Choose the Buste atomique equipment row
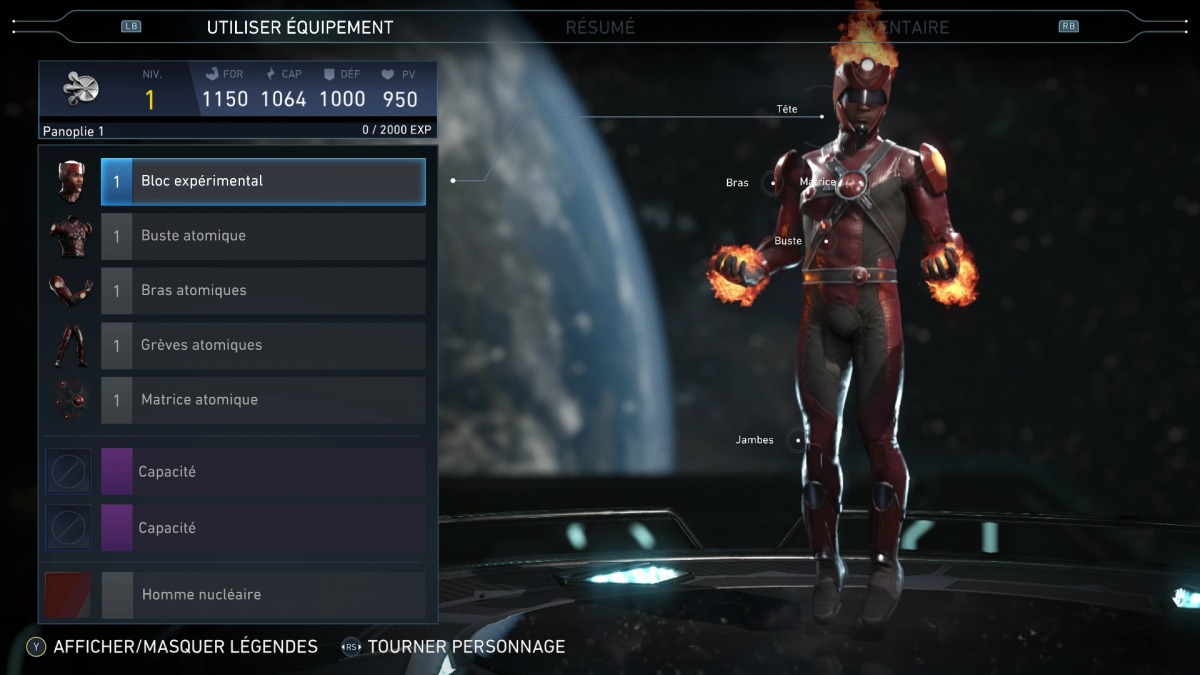The height and width of the screenshot is (675, 1200). tap(263, 236)
